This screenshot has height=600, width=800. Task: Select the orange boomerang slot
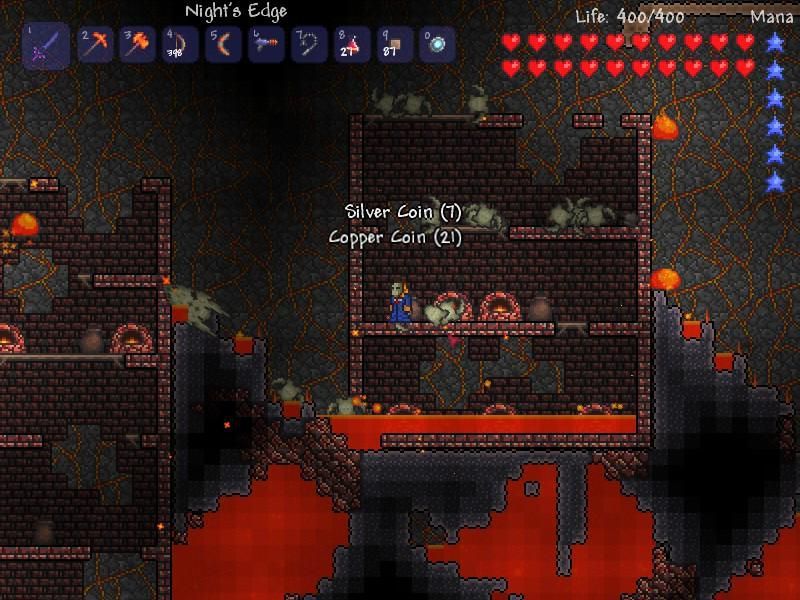point(223,45)
